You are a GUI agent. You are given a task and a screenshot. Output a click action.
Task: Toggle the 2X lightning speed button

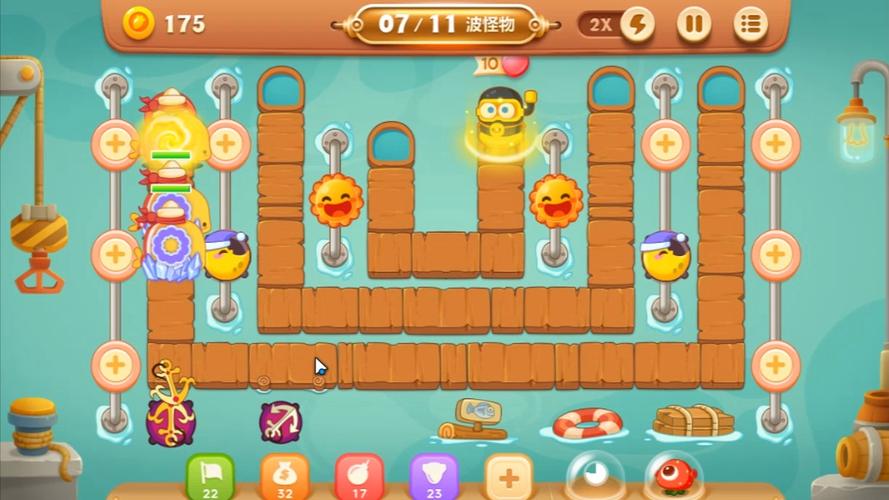pyautogui.click(x=635, y=24)
